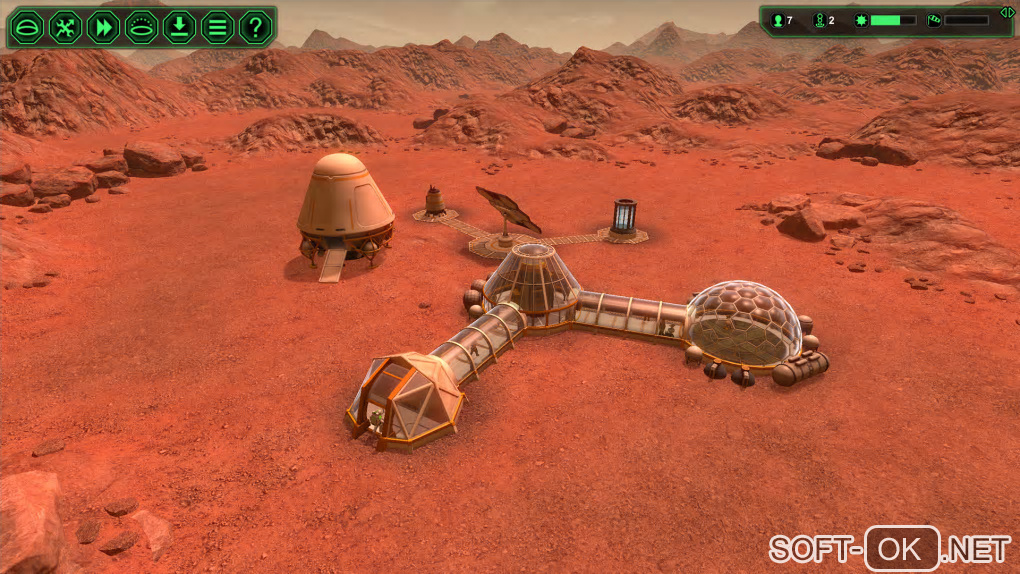Open the three-bar main menu
Viewport: 1020px width, 574px height.
[217, 27]
